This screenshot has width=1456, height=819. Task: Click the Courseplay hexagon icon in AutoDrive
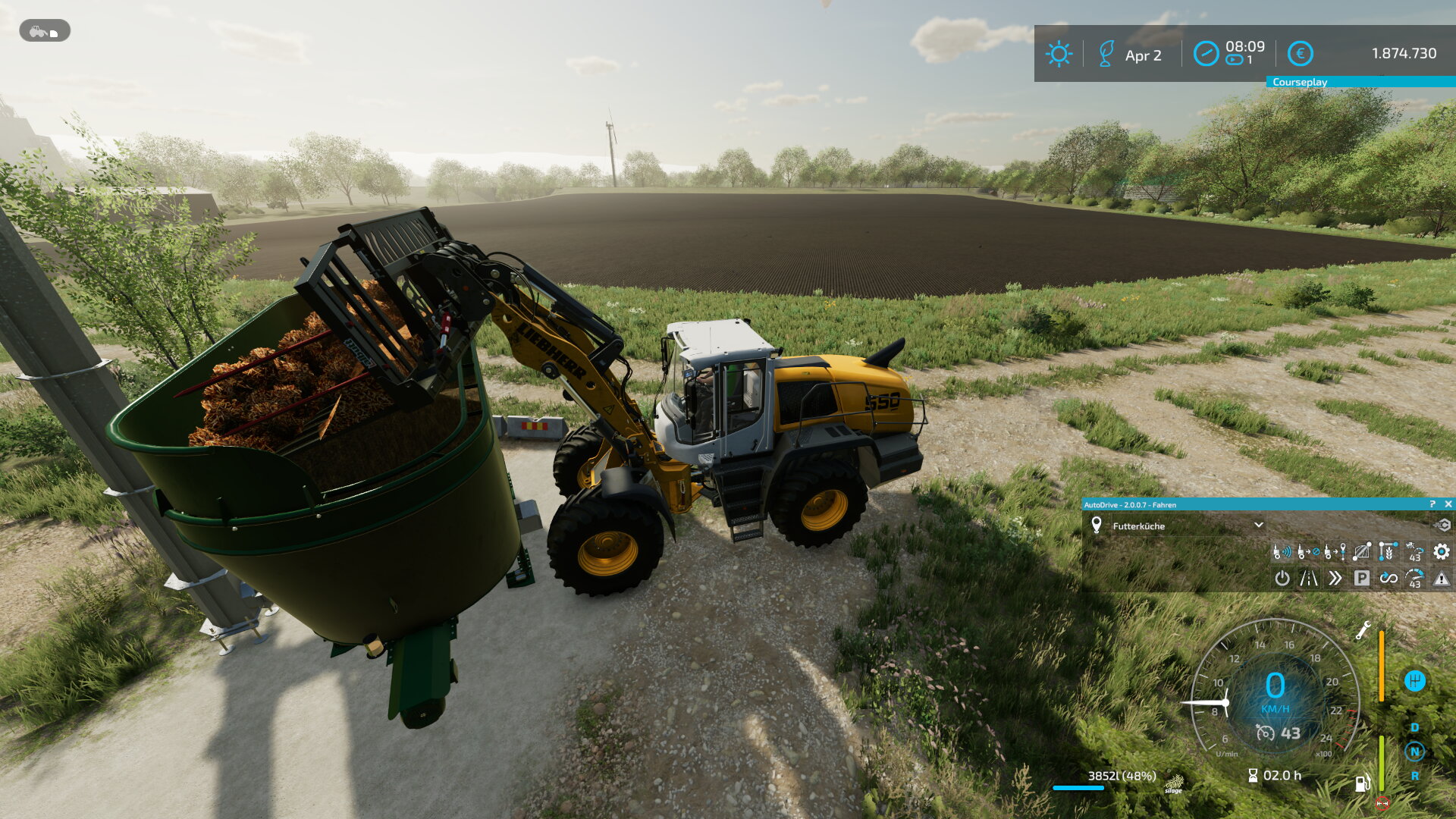1442,525
